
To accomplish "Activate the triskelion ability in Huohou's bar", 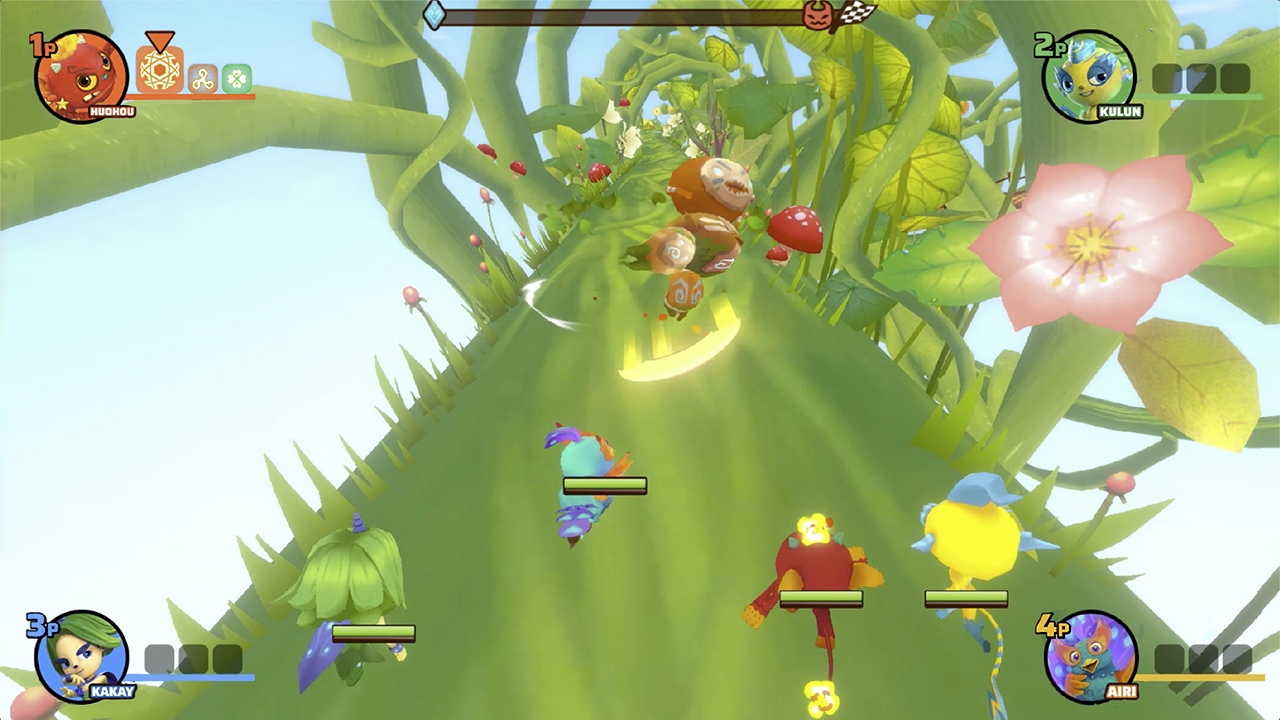I will pos(202,77).
